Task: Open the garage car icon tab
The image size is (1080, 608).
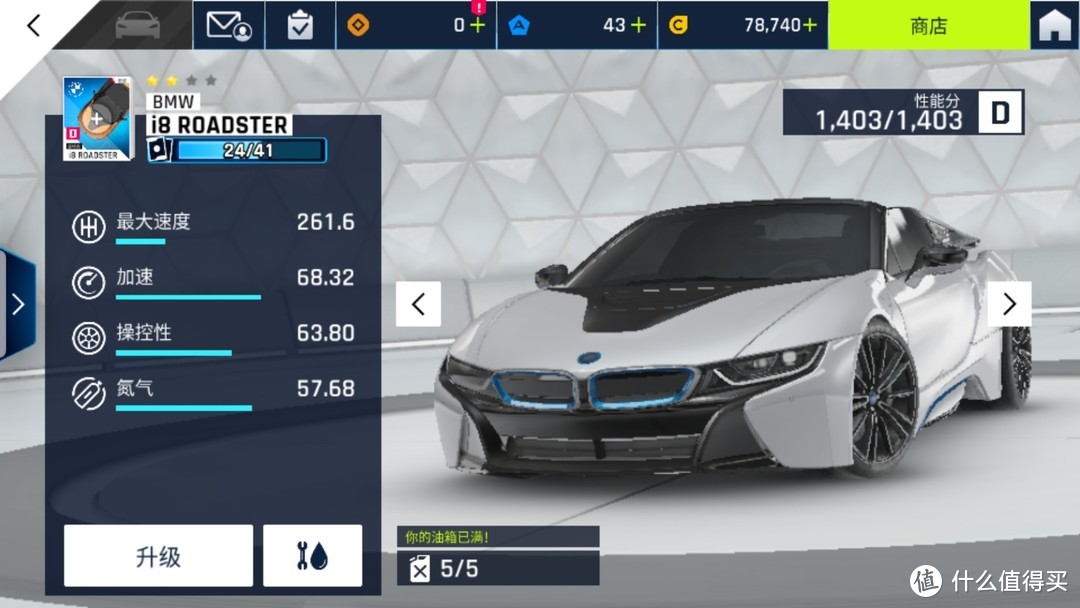Action: [x=137, y=26]
